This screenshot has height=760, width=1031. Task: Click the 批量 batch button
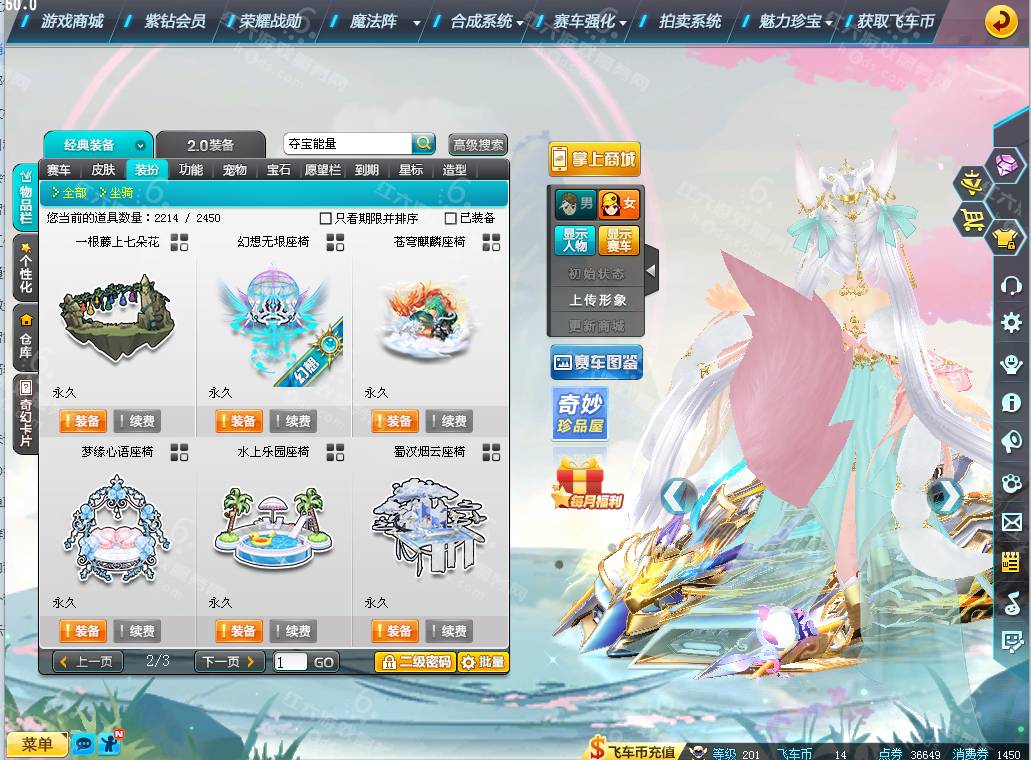(x=483, y=661)
